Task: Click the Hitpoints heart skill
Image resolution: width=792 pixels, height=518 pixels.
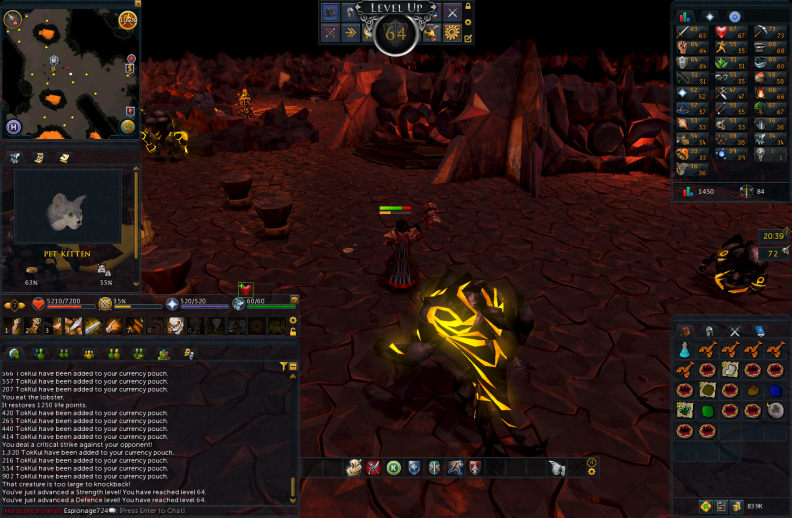Action: tap(721, 32)
